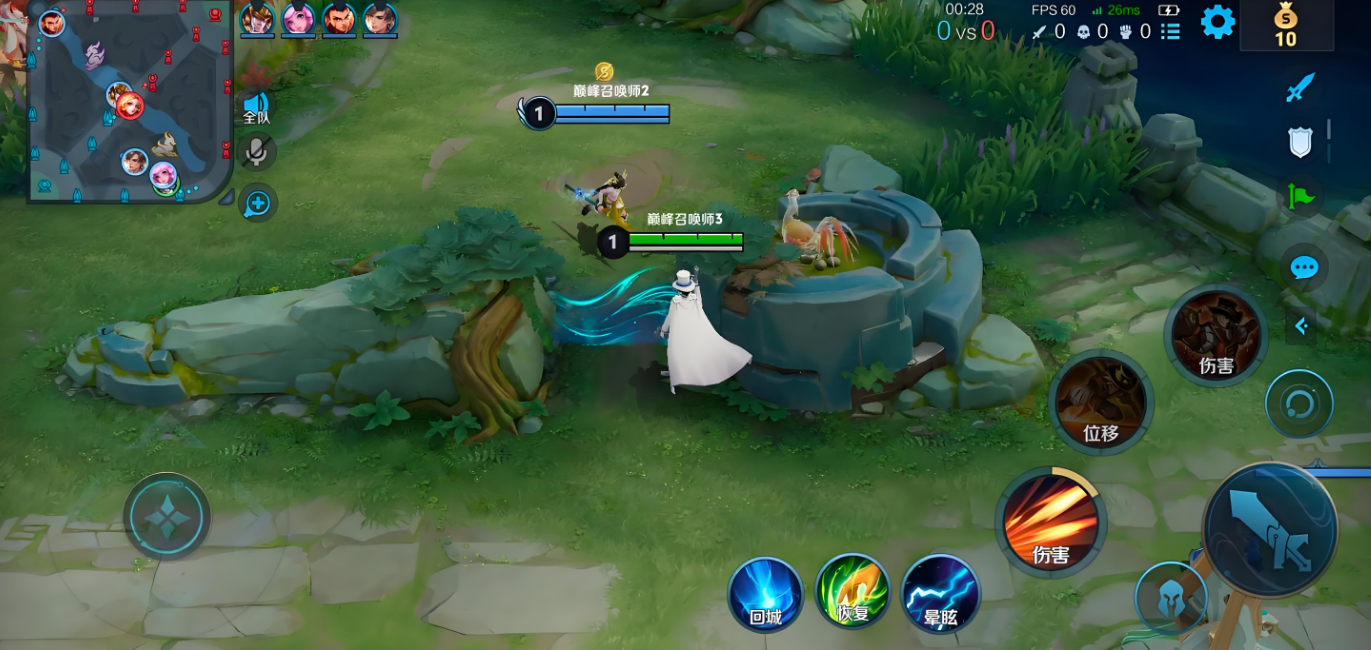Screen dimensions: 1371x650
Task: Open the scoreboard list icon
Action: [1170, 32]
